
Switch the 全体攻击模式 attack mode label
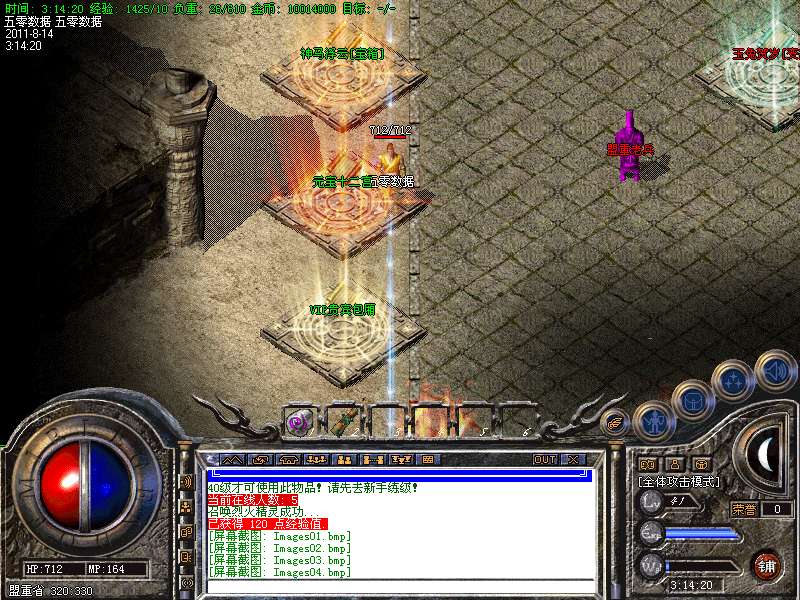(x=681, y=481)
